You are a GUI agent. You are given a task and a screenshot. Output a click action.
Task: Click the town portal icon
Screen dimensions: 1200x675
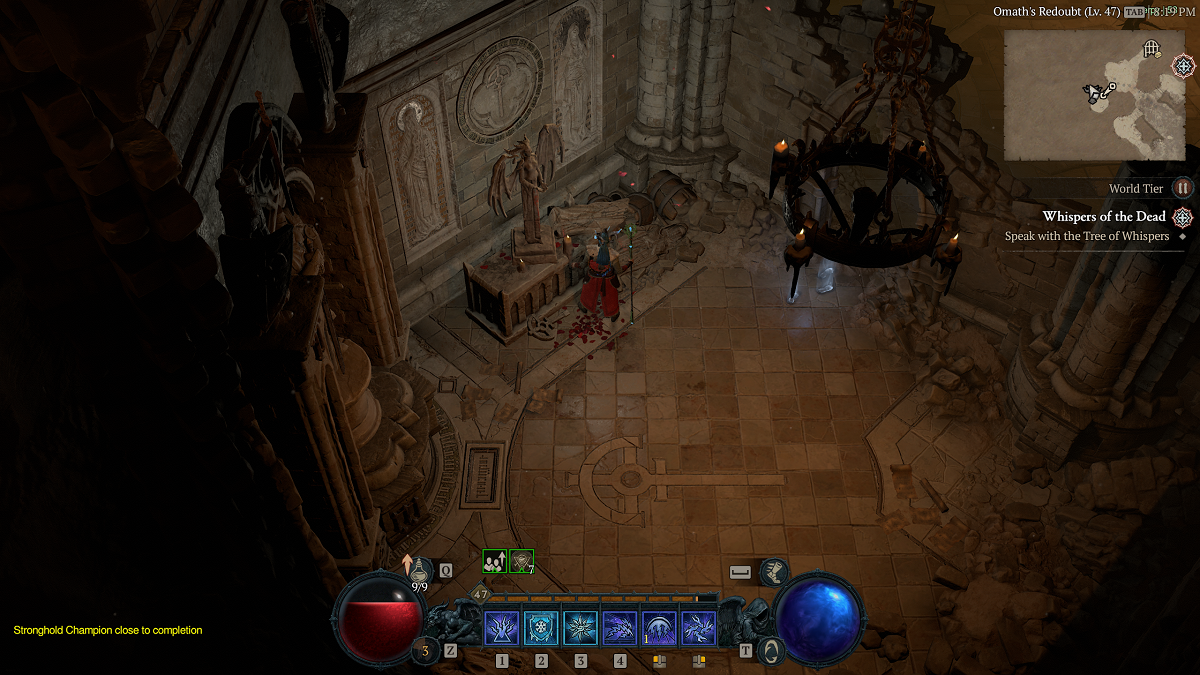772,652
